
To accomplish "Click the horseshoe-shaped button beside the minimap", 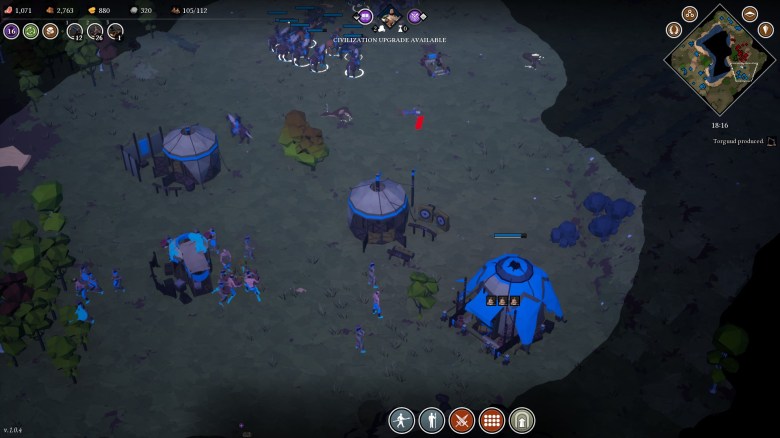I will click(x=674, y=30).
